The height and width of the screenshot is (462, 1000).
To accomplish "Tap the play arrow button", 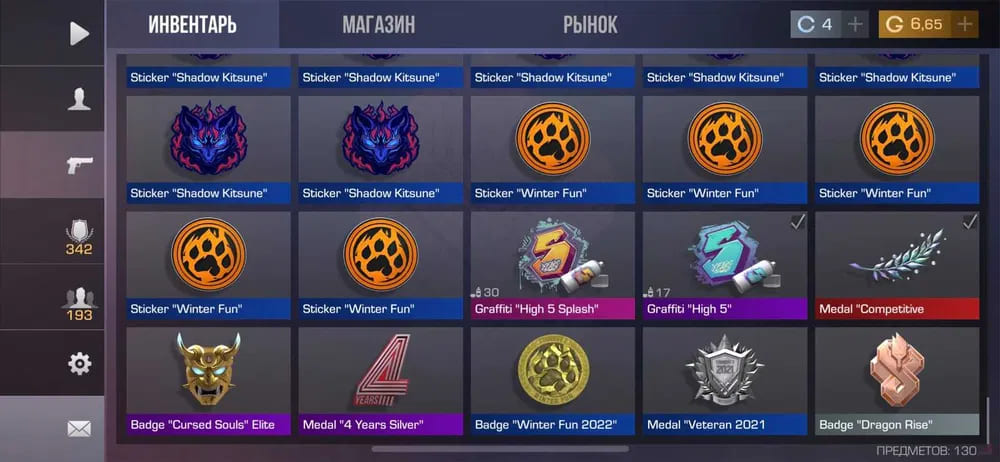I will (x=79, y=33).
